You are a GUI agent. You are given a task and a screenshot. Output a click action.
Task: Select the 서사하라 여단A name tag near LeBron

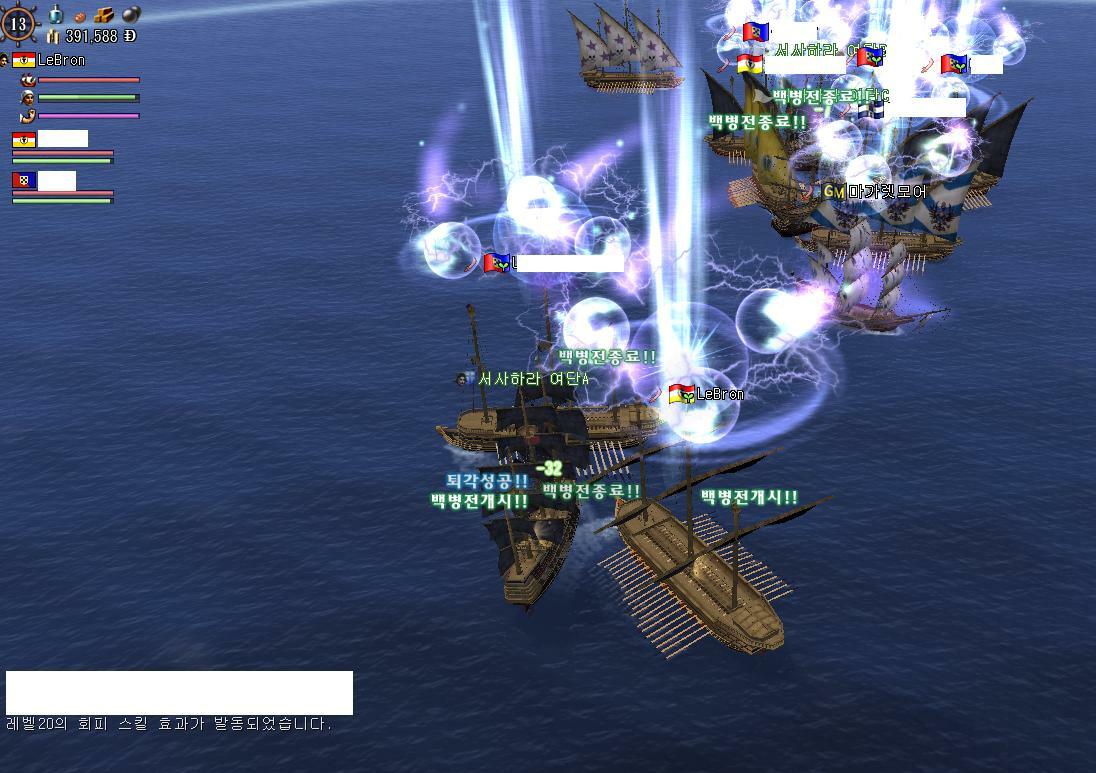tap(531, 379)
